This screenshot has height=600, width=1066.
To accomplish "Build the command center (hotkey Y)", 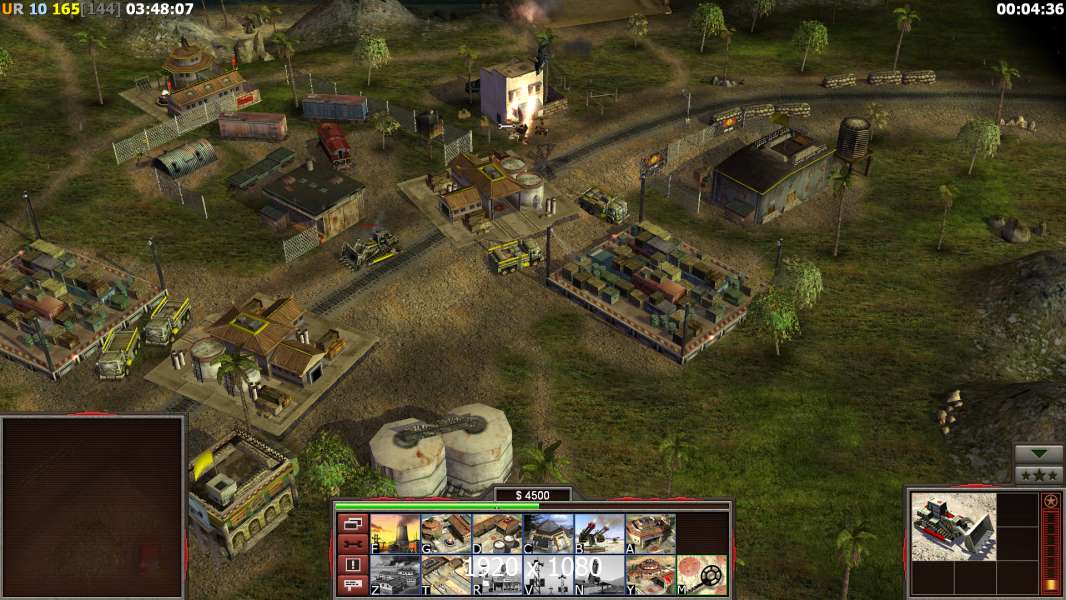I will (650, 575).
